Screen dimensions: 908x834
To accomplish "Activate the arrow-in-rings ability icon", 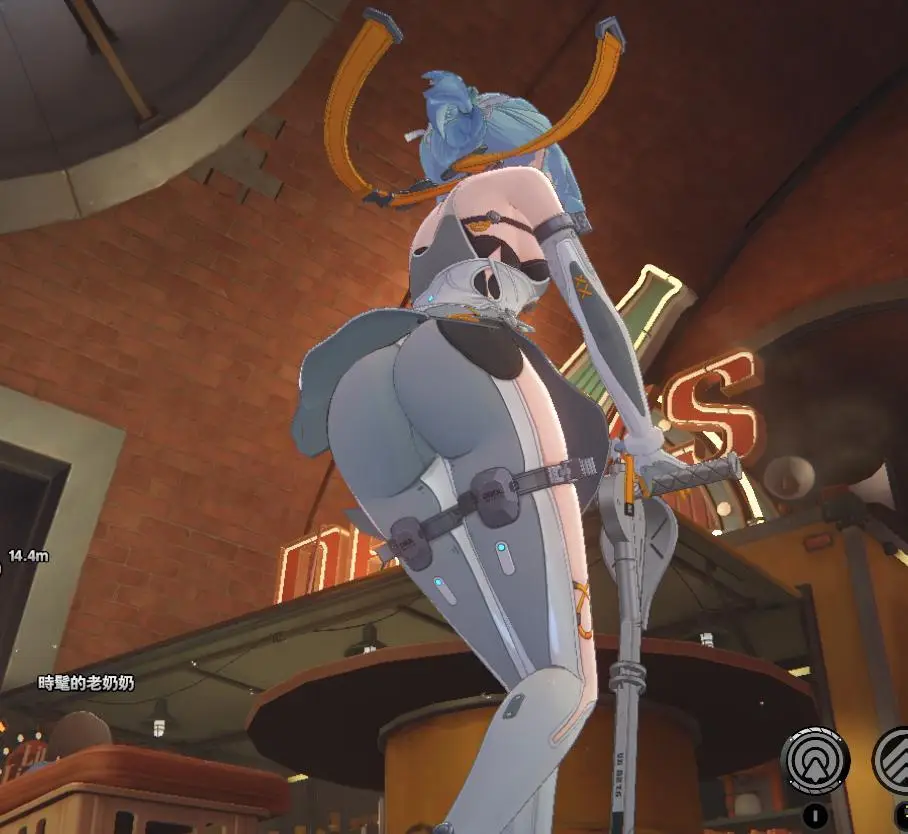I will click(x=815, y=761).
